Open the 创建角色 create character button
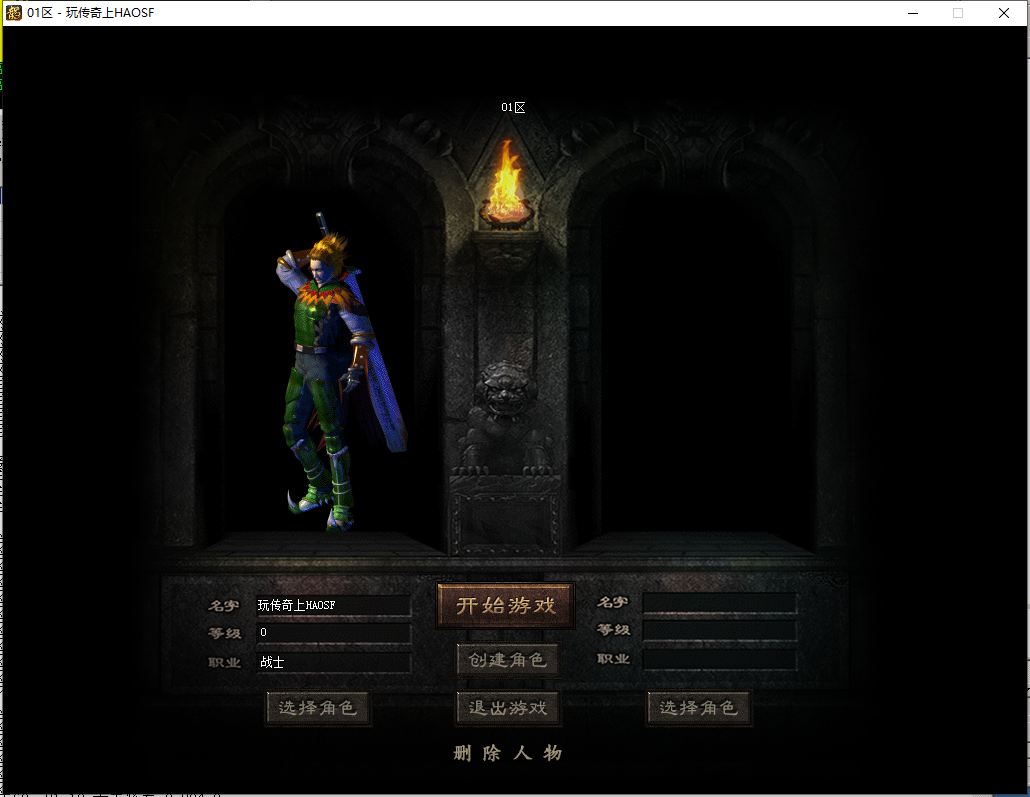 click(x=507, y=660)
